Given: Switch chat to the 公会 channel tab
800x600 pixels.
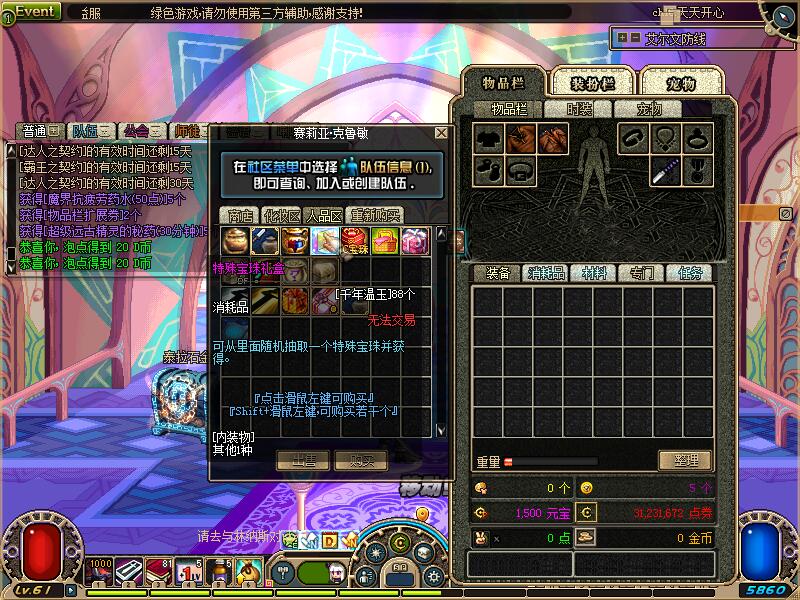Looking at the screenshot, I should (x=136, y=131).
